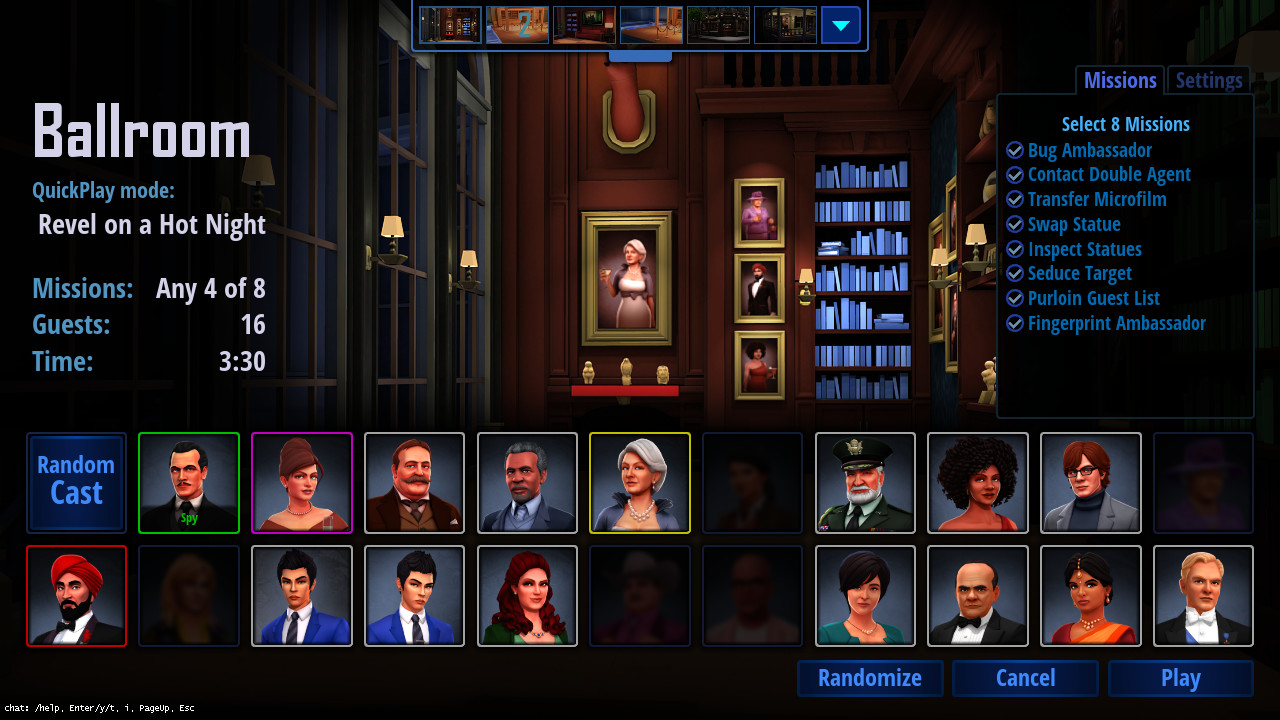
Task: Disable the Swap Statue mission
Action: click(1015, 224)
